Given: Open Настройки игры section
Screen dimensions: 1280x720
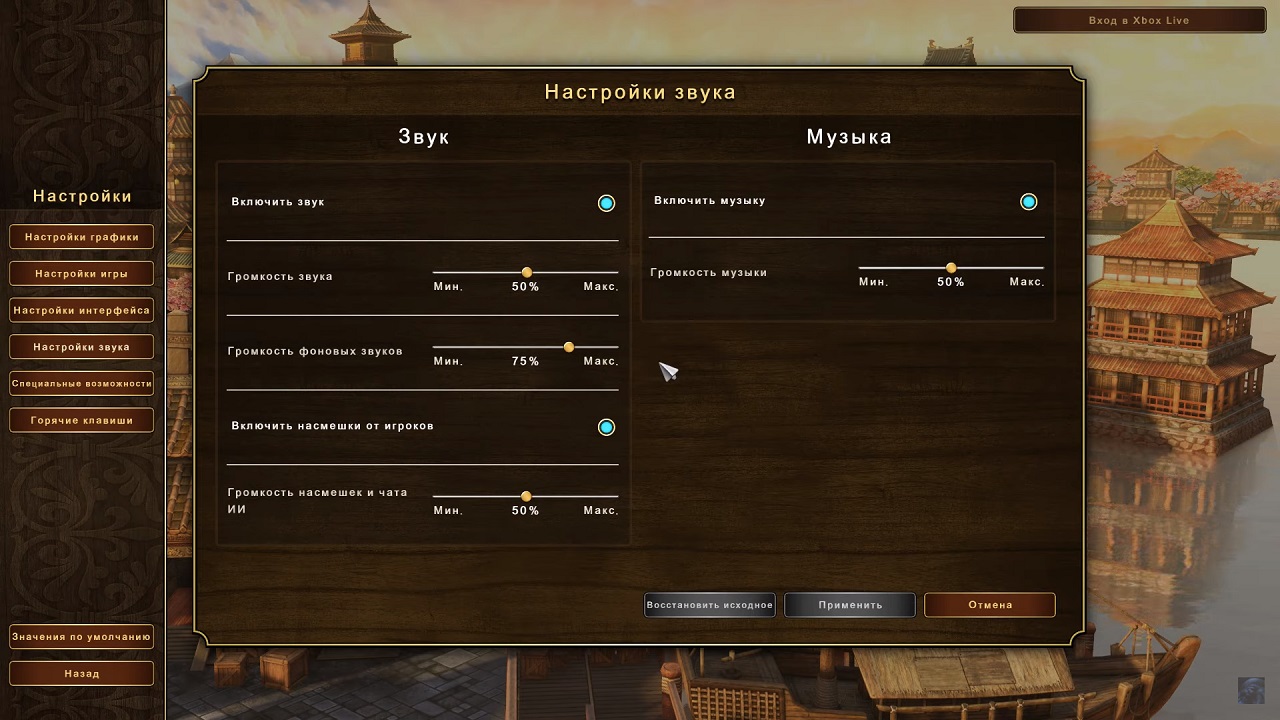Looking at the screenshot, I should 81,273.
